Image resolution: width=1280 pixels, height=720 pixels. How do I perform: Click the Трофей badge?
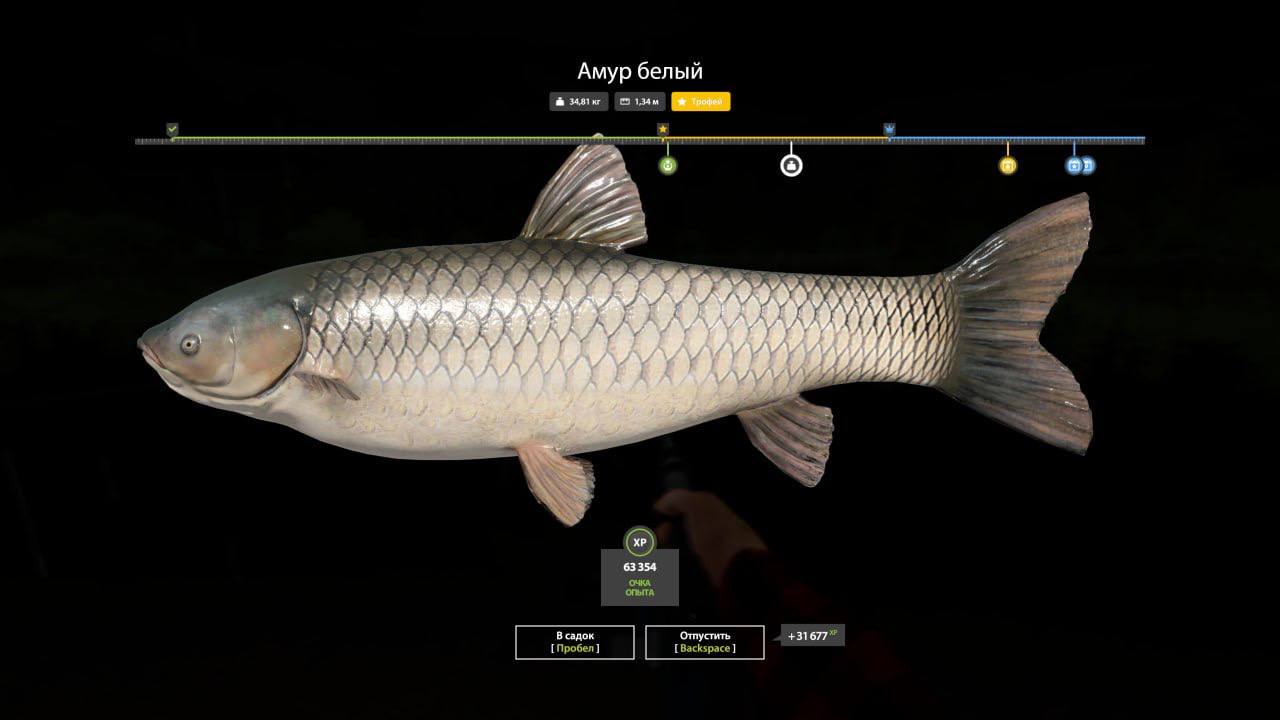(700, 101)
